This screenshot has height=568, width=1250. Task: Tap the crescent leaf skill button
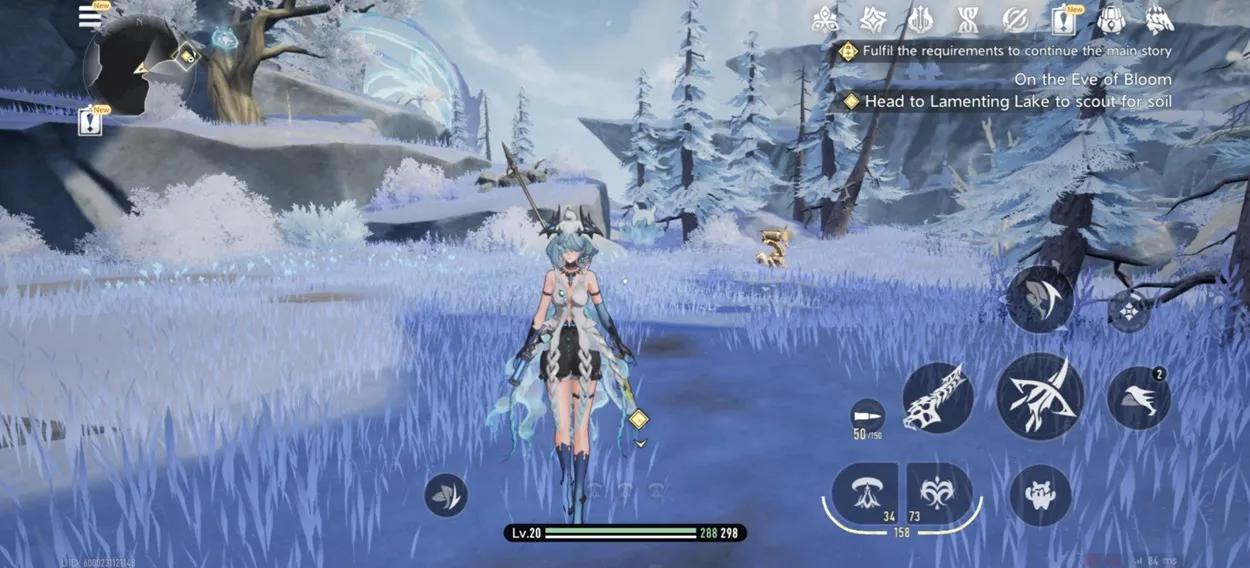[1039, 298]
